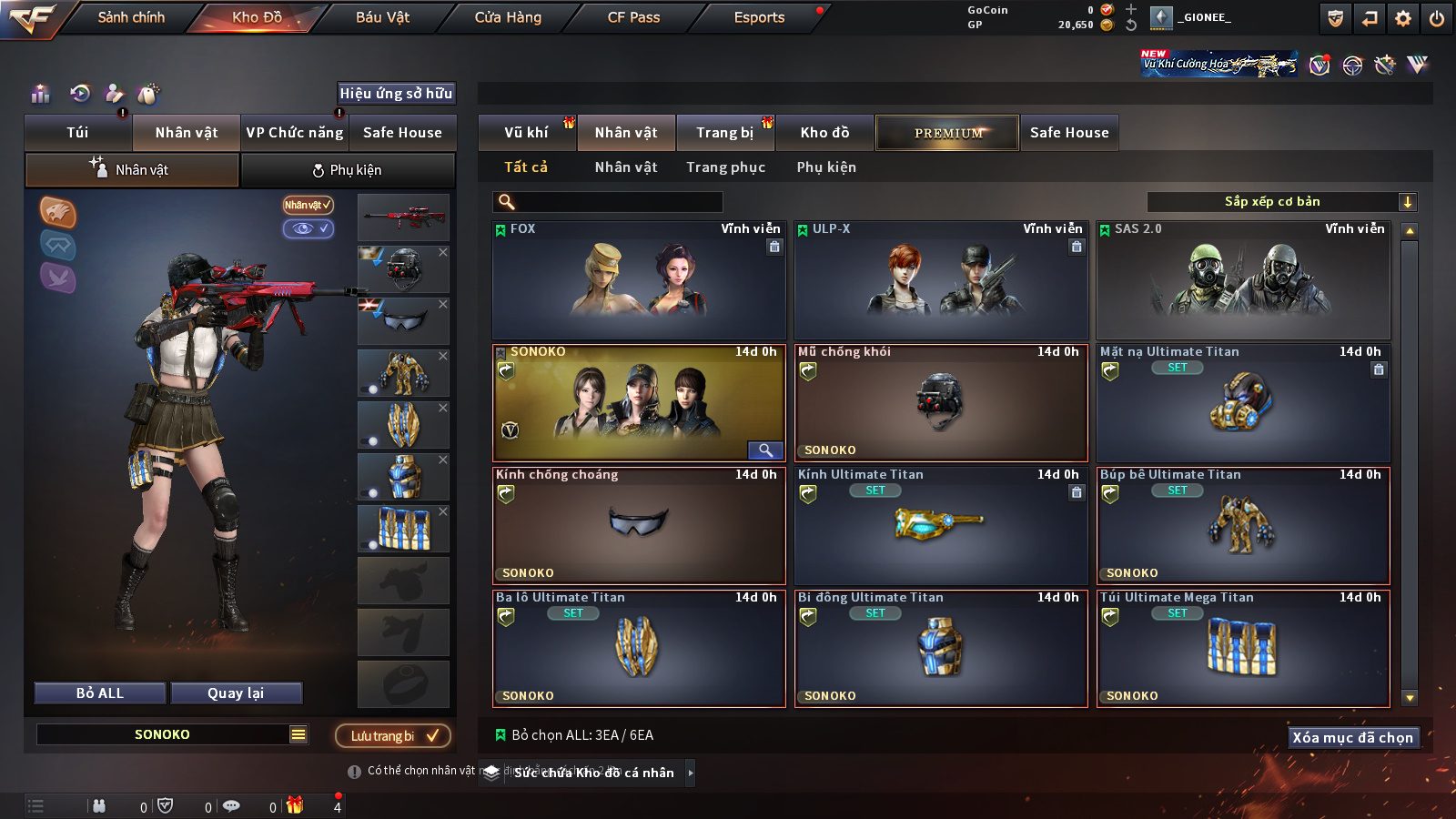Image resolution: width=1456 pixels, height=819 pixels.
Task: Select the Kính Ultimate Titan item
Action: [x=941, y=526]
